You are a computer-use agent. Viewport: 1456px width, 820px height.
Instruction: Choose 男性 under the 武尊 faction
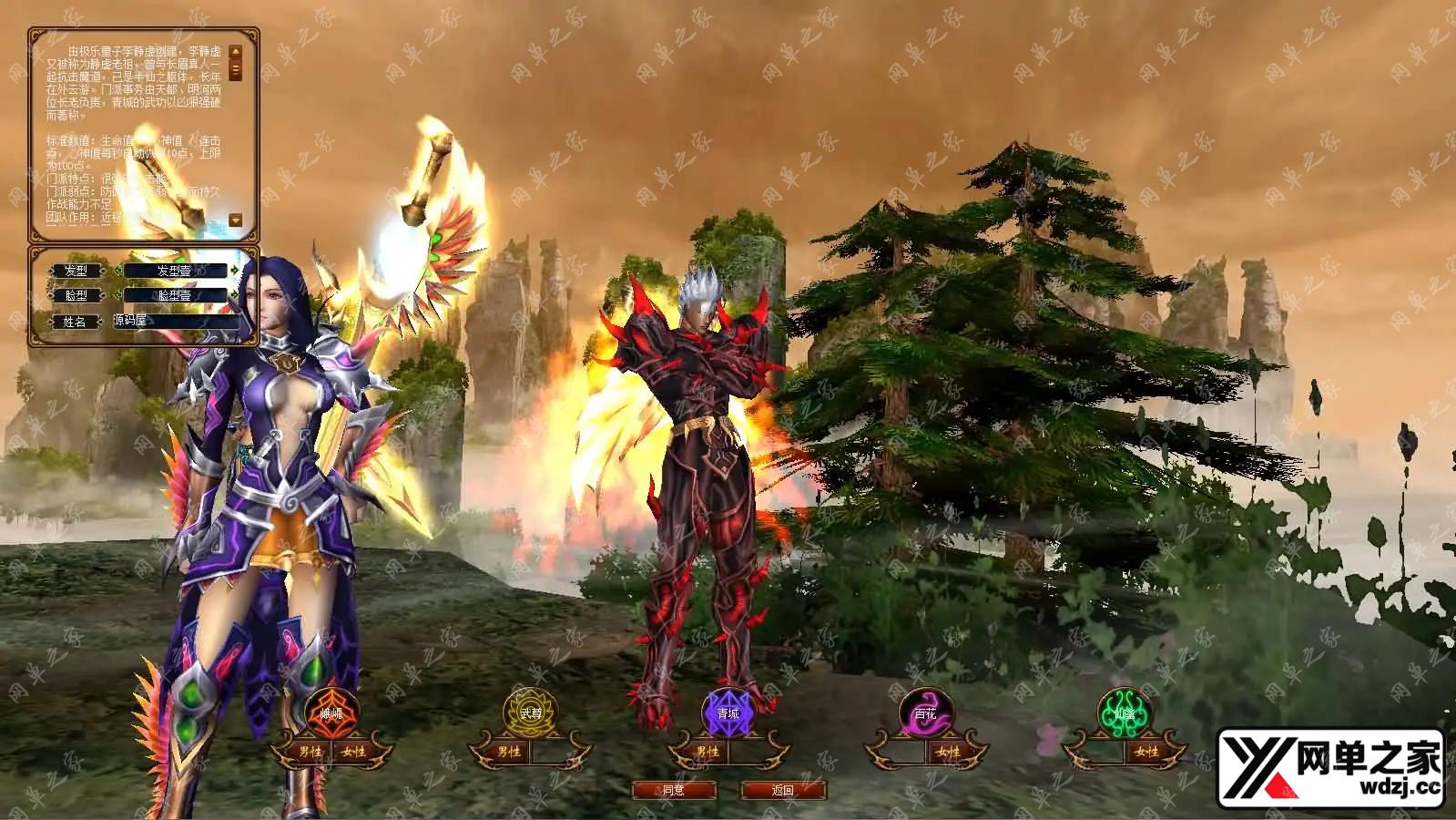[x=509, y=752]
